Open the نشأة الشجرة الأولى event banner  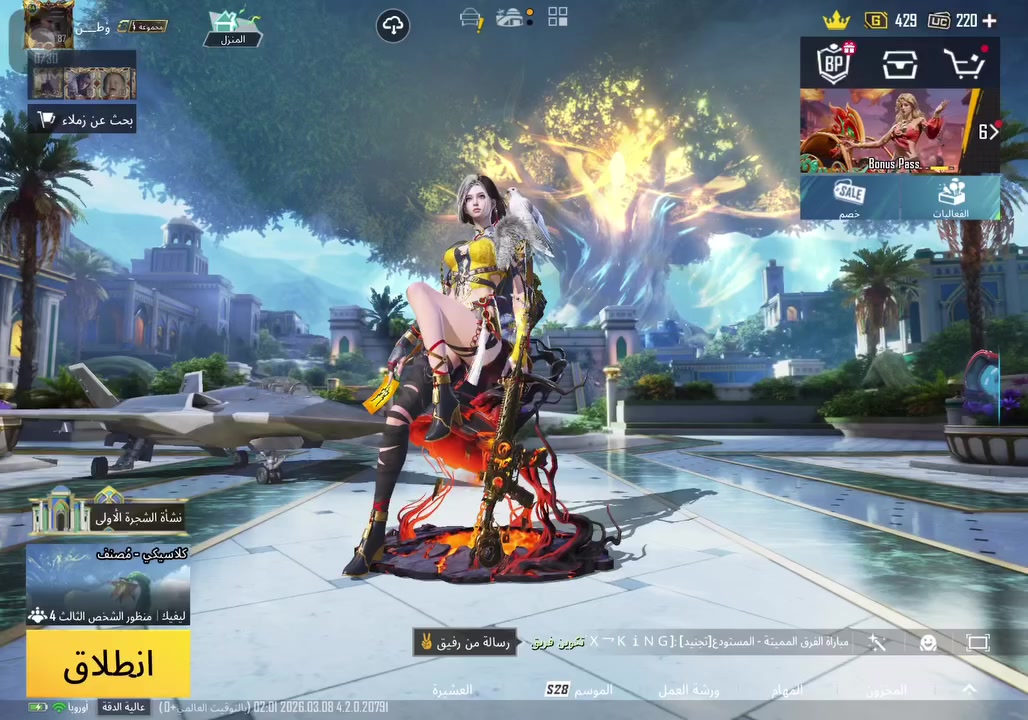click(x=108, y=512)
